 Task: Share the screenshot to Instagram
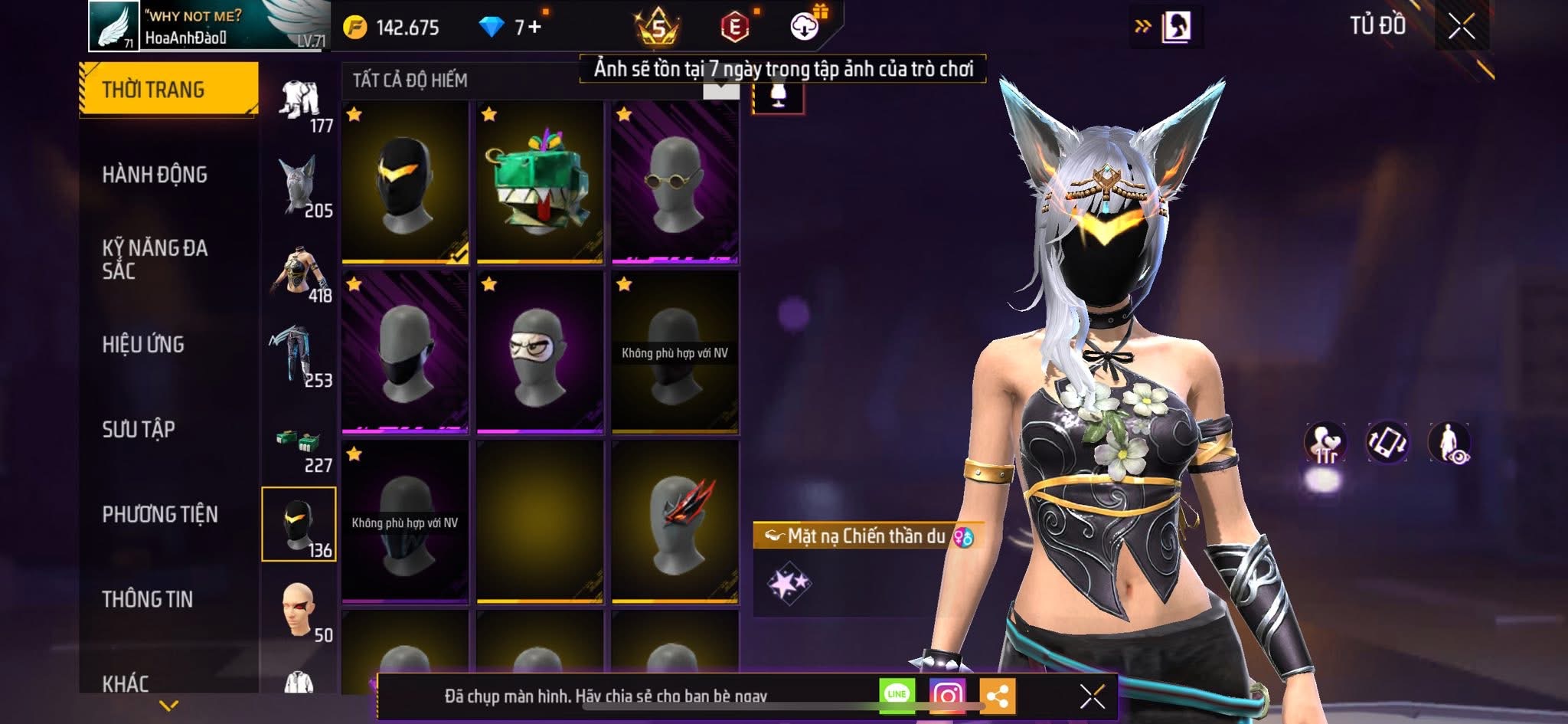tap(947, 695)
